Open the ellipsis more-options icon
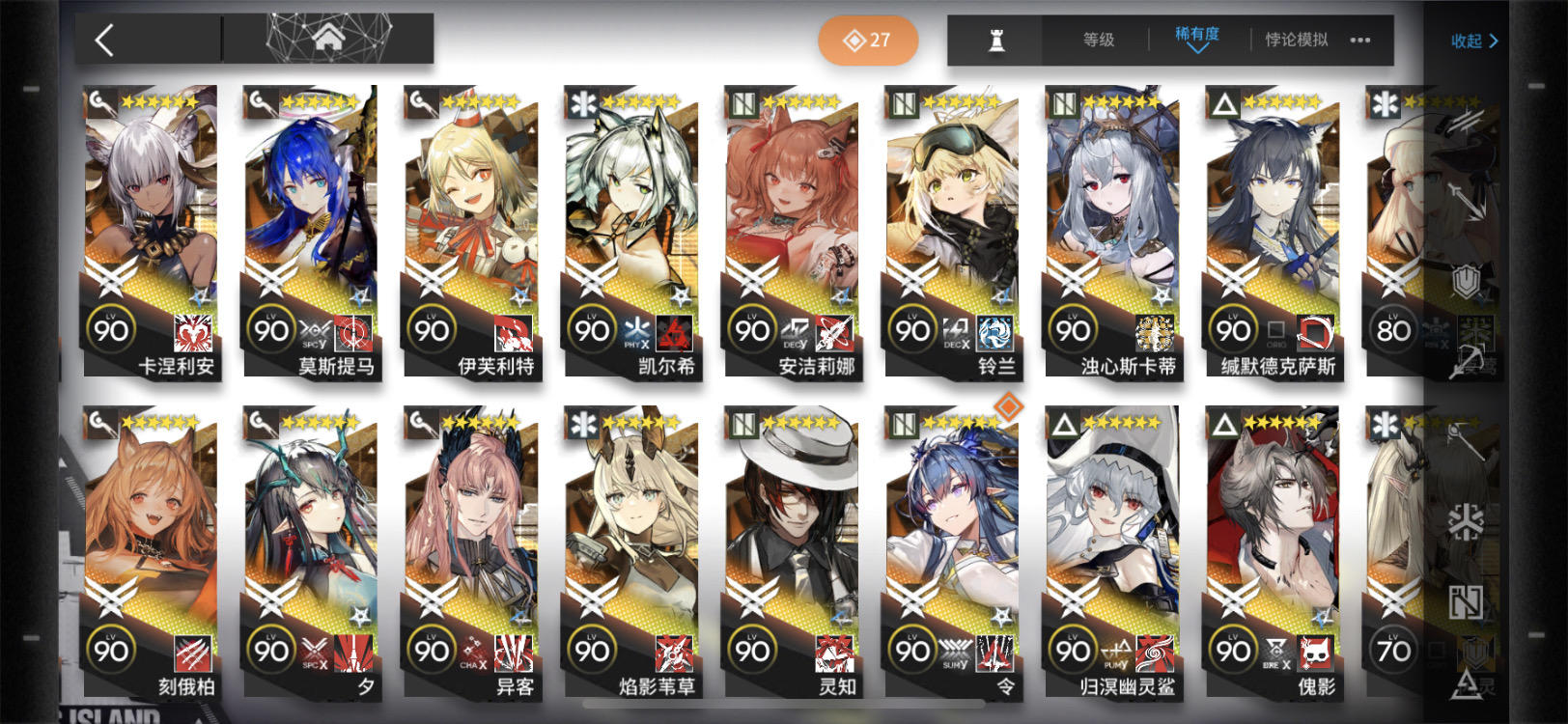The height and width of the screenshot is (724, 1568). point(1361,40)
